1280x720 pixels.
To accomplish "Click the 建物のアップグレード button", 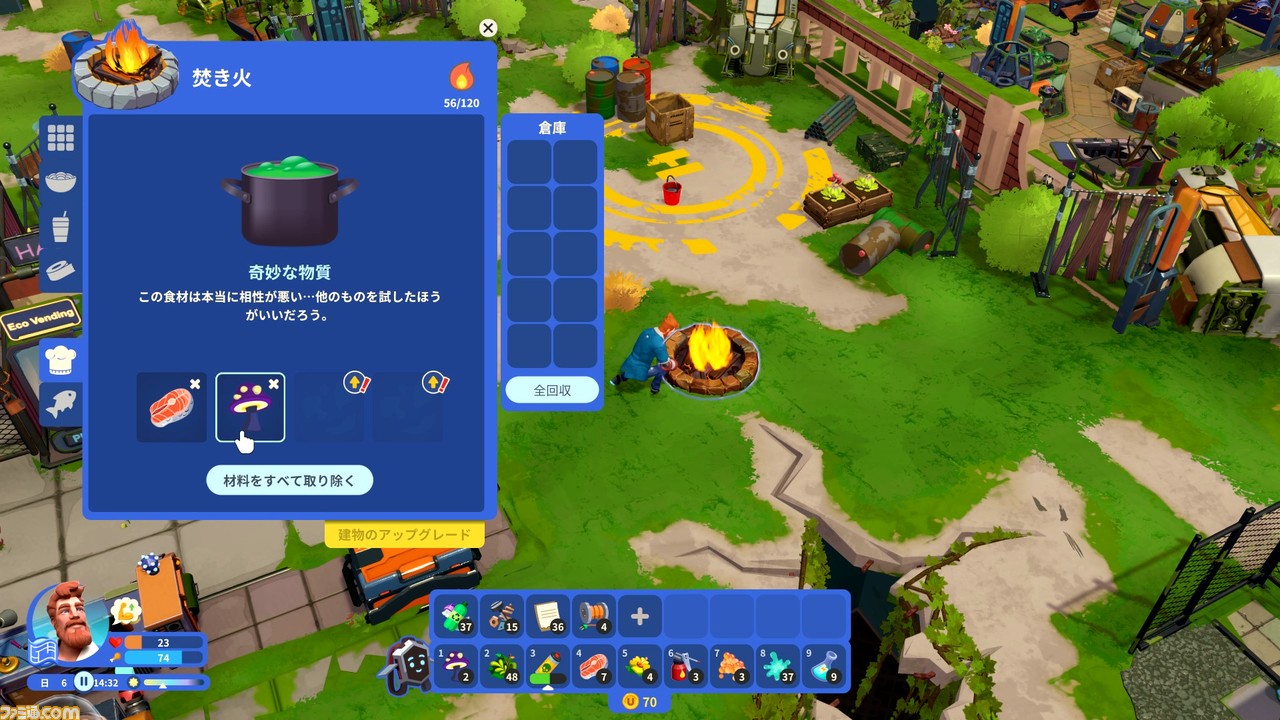I will [404, 535].
